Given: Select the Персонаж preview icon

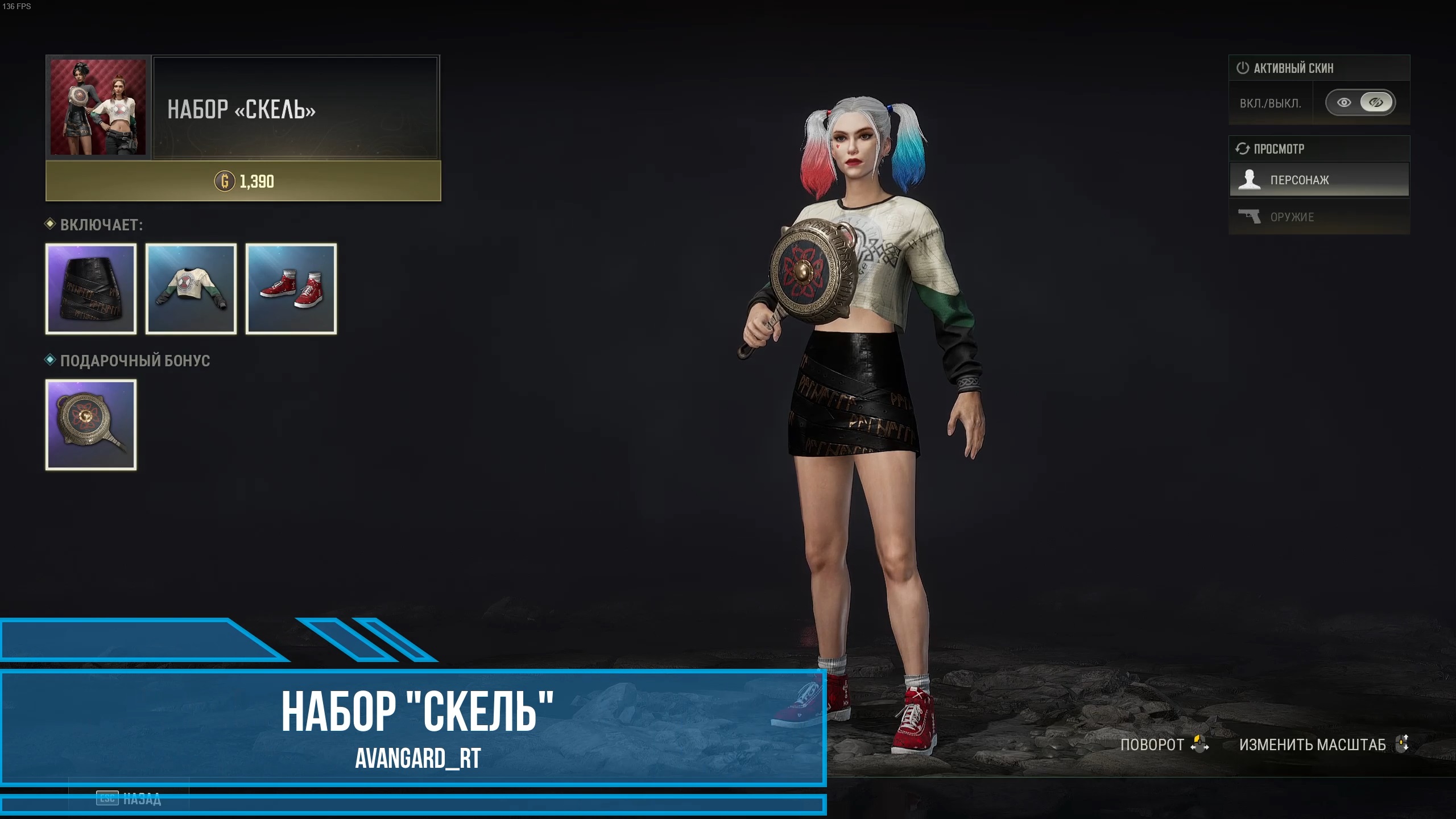Looking at the screenshot, I should (x=1249, y=179).
